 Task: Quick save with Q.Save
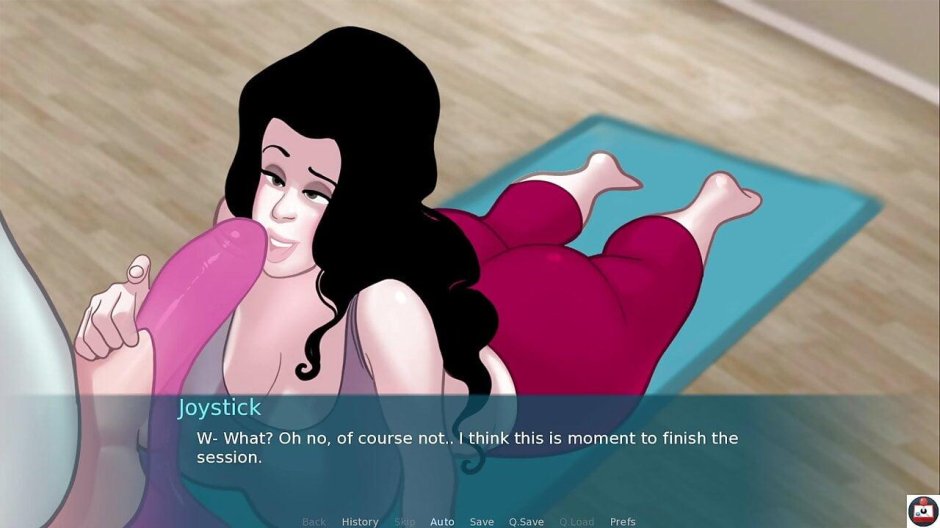pyautogui.click(x=526, y=522)
